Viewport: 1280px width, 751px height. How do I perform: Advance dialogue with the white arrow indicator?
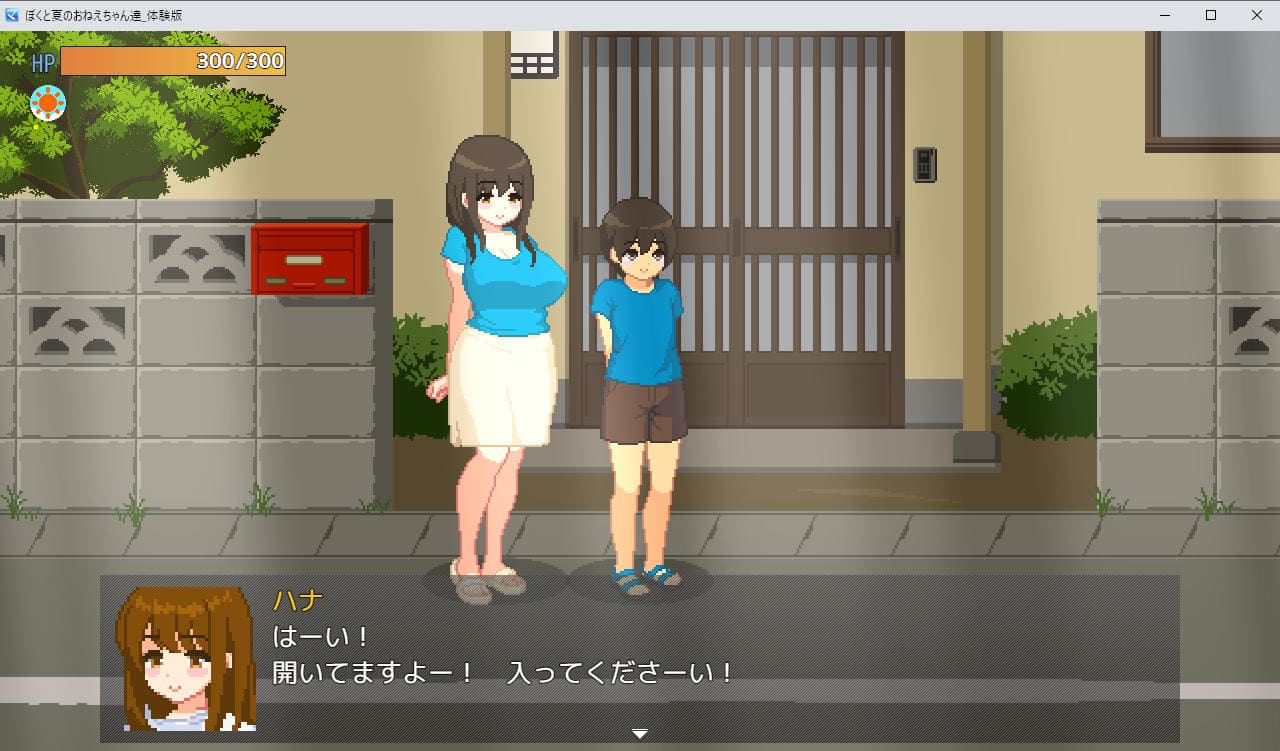pyautogui.click(x=640, y=734)
